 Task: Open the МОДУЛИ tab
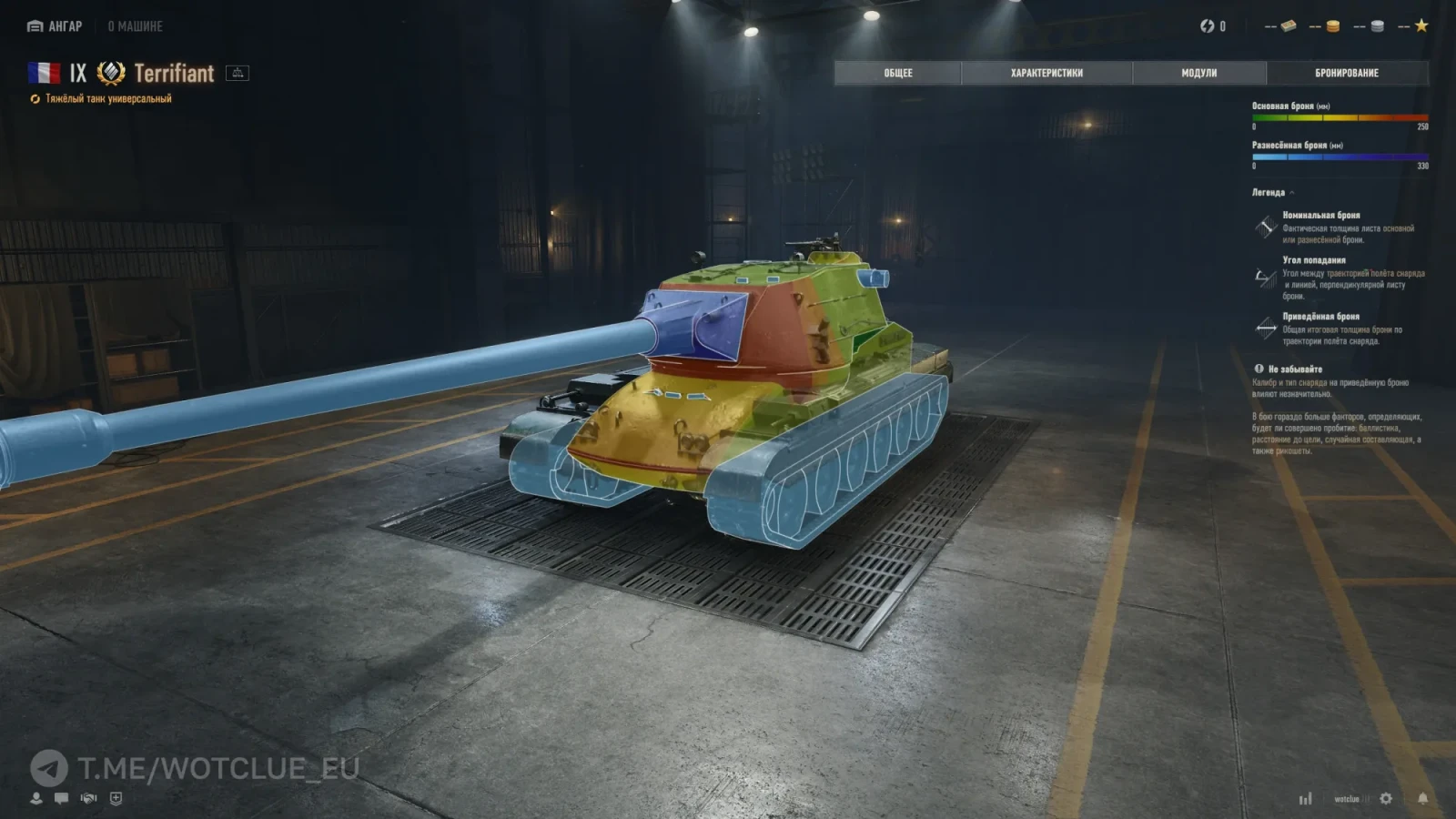point(1198,73)
